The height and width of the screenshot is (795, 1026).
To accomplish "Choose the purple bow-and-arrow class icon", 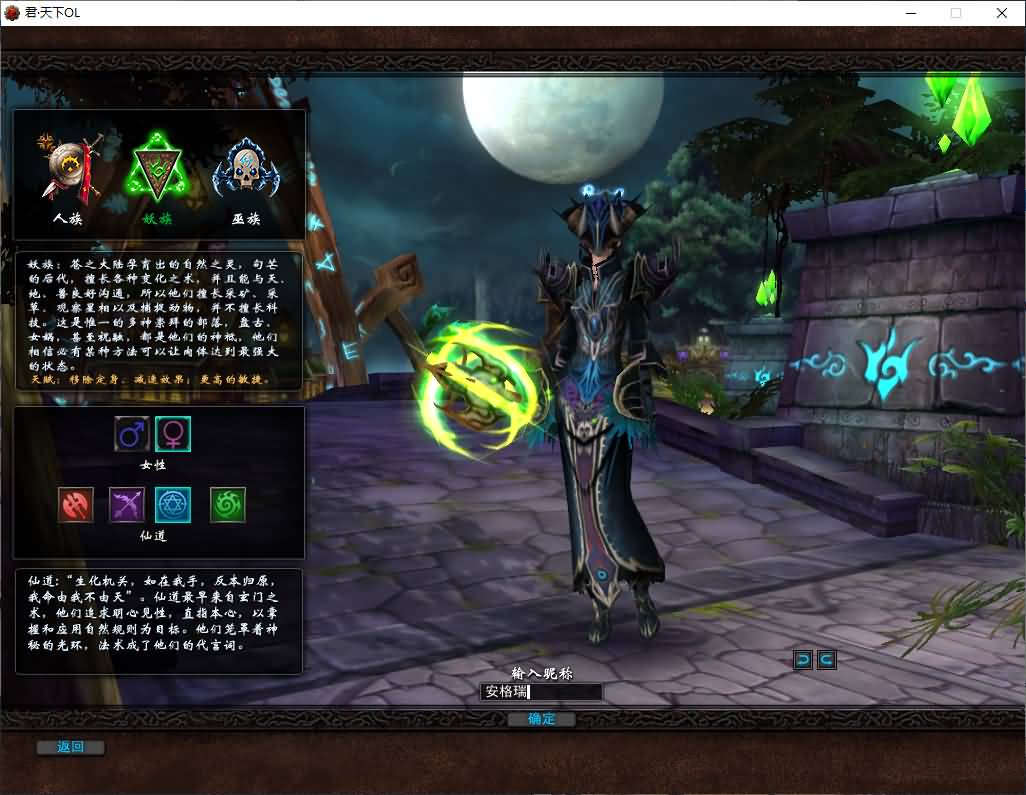I will coord(127,505).
